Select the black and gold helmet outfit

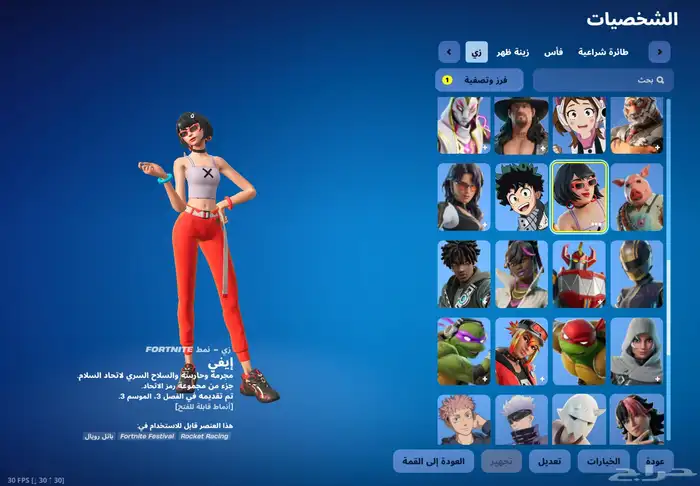637,274
